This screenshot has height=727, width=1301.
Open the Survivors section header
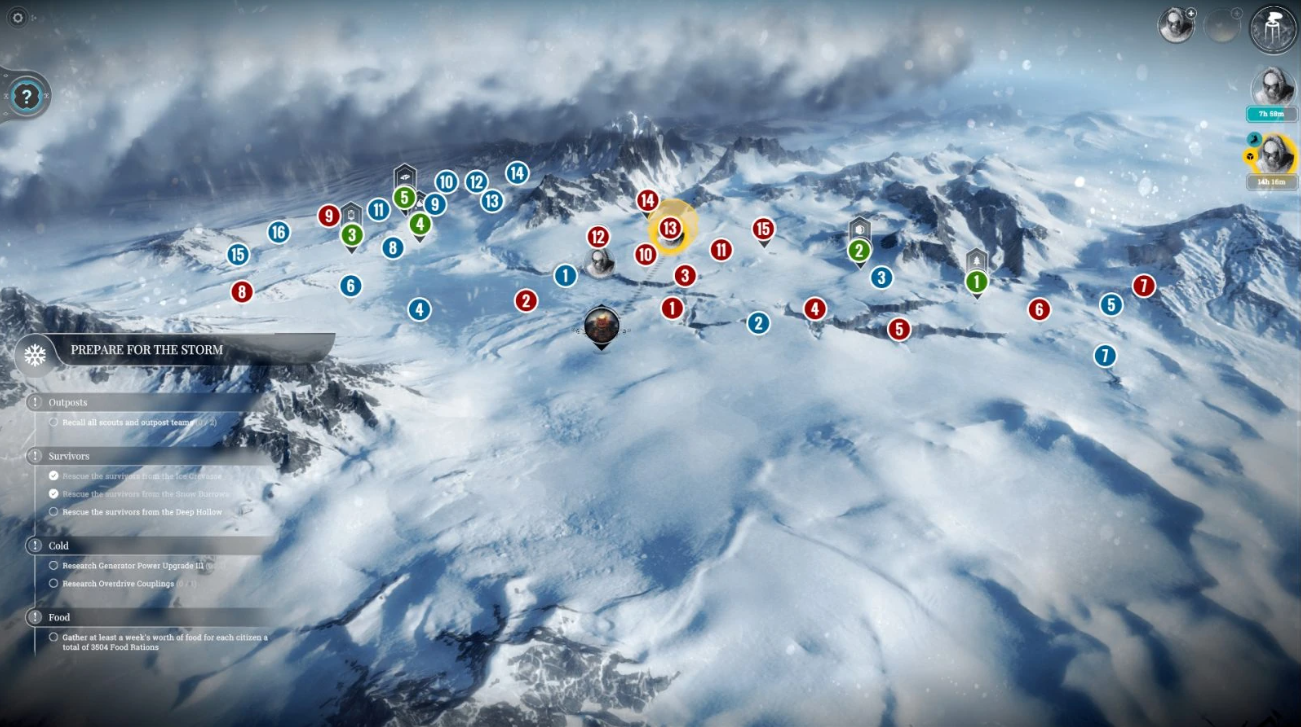[x=69, y=455]
